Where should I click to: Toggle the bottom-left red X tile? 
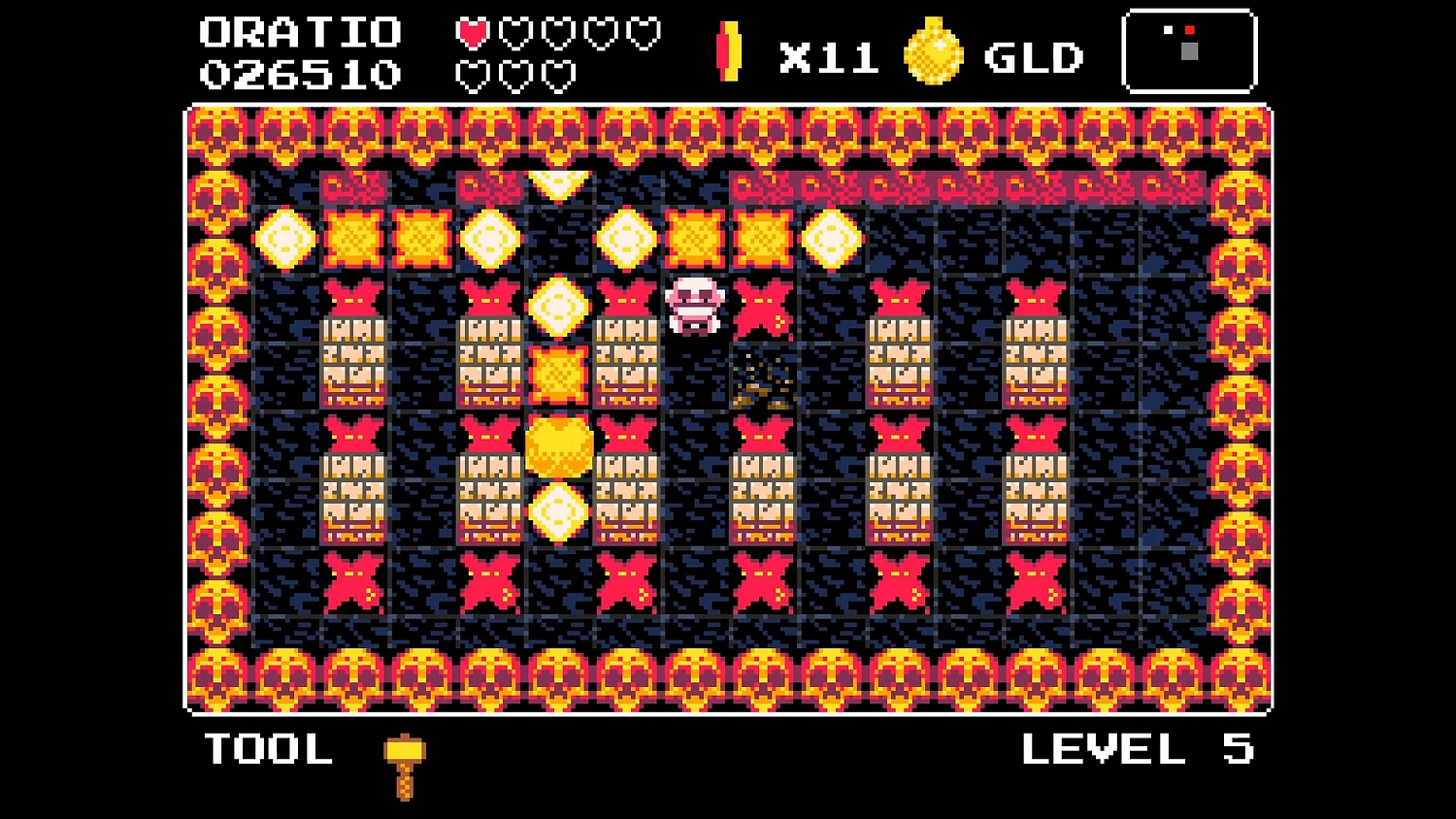[x=351, y=583]
